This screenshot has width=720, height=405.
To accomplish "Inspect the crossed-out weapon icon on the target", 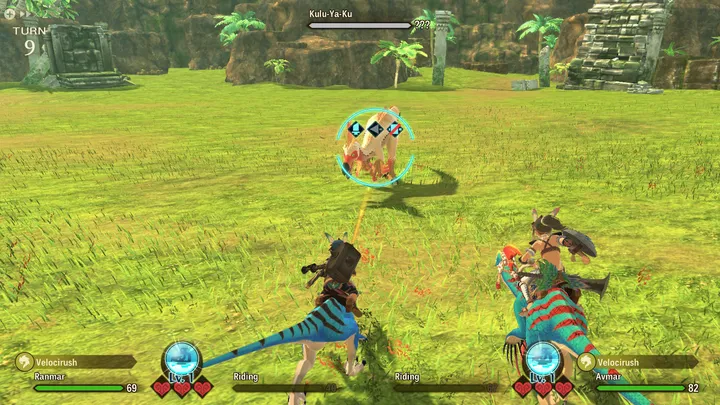I will pyautogui.click(x=395, y=128).
